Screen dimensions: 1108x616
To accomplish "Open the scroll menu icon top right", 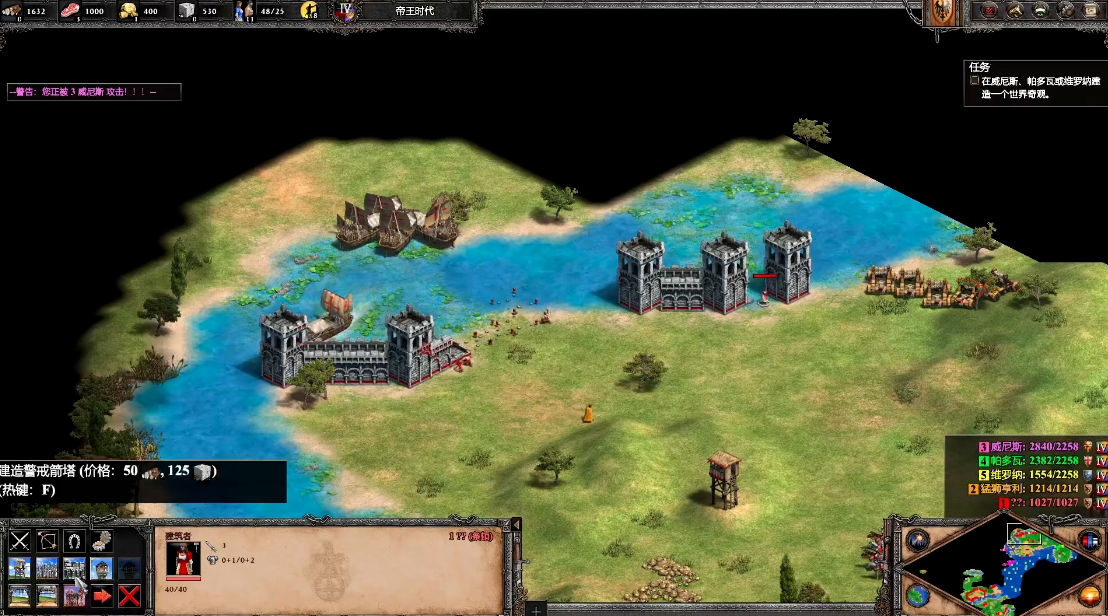I will [1094, 11].
